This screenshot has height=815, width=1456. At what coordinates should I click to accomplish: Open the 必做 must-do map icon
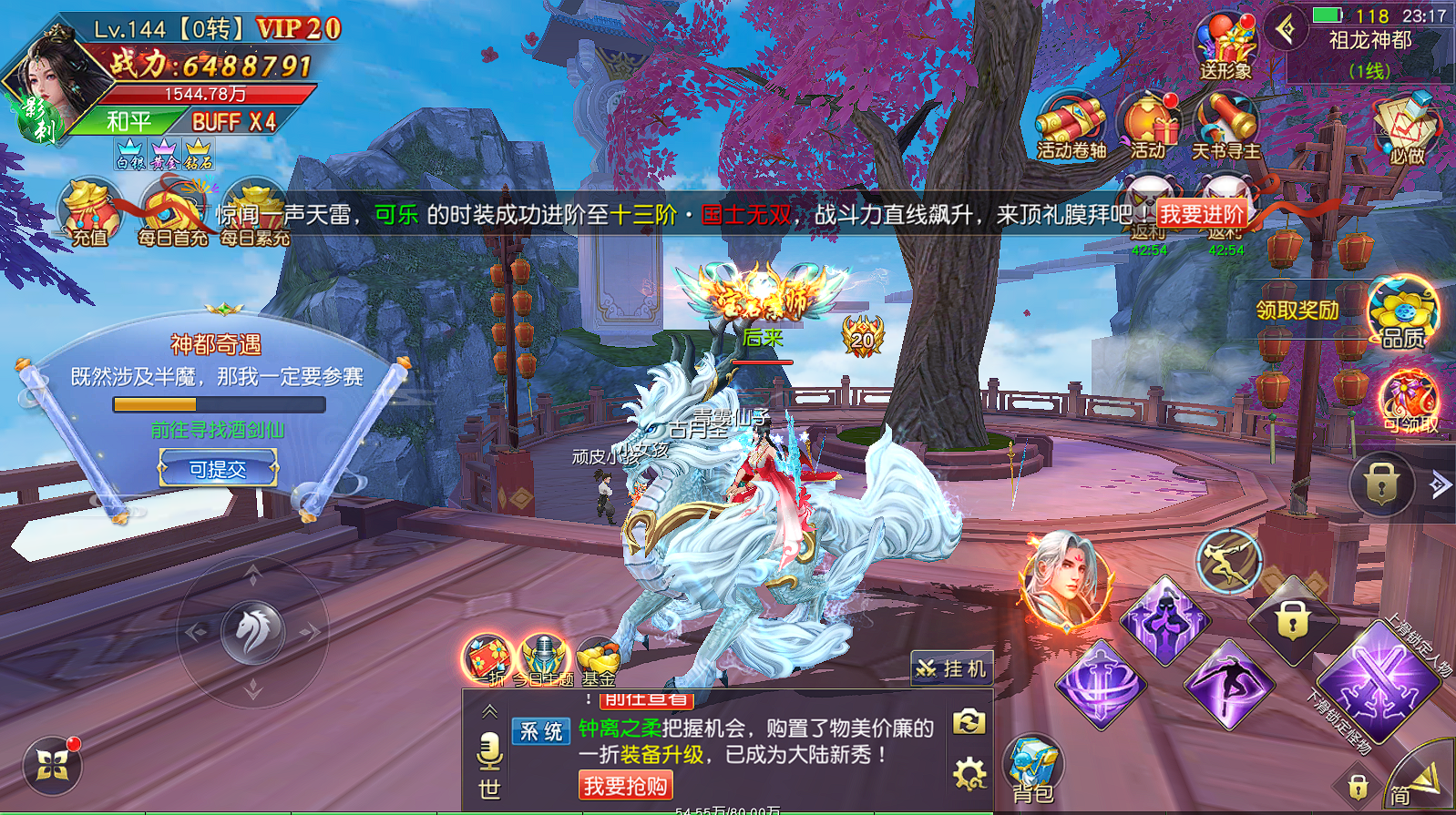(1406, 127)
